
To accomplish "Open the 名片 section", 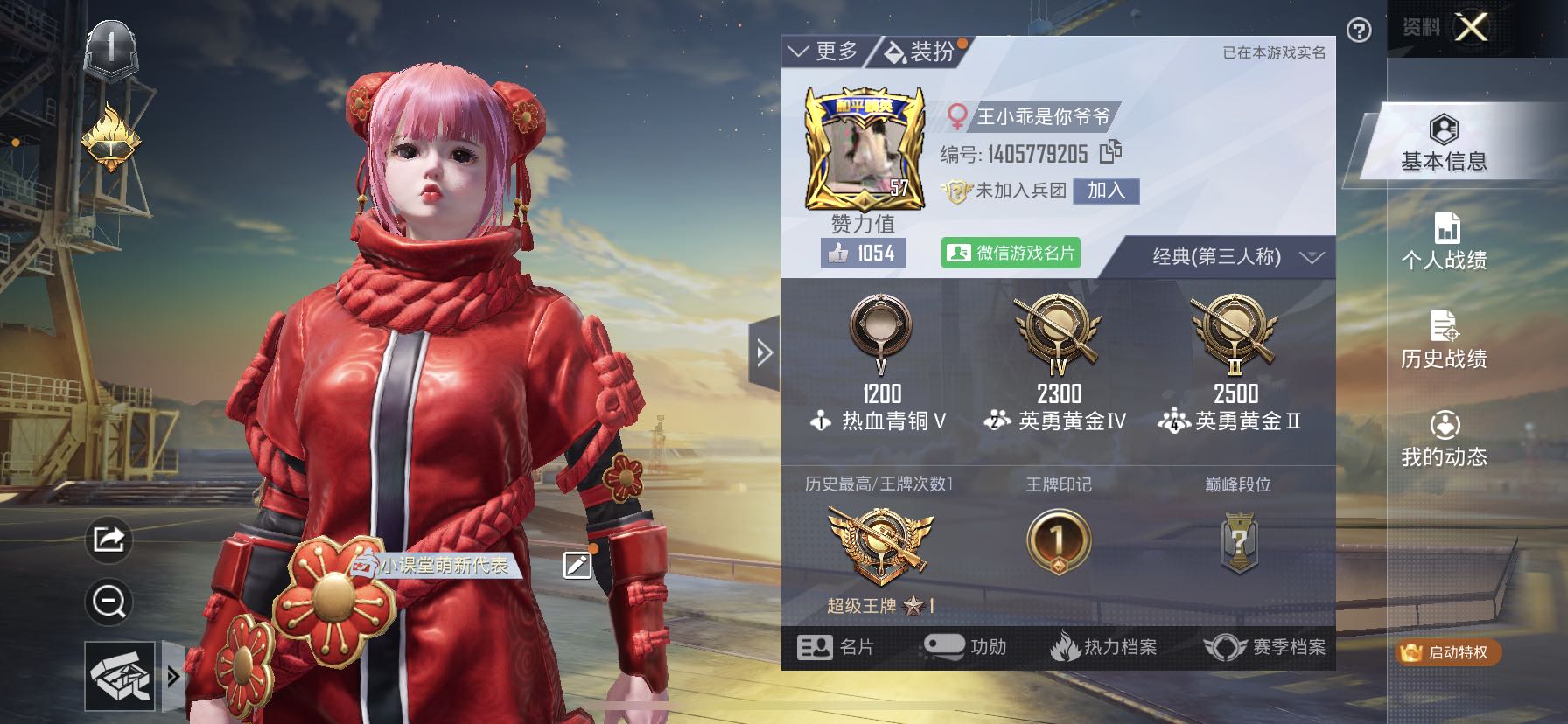I will (836, 647).
